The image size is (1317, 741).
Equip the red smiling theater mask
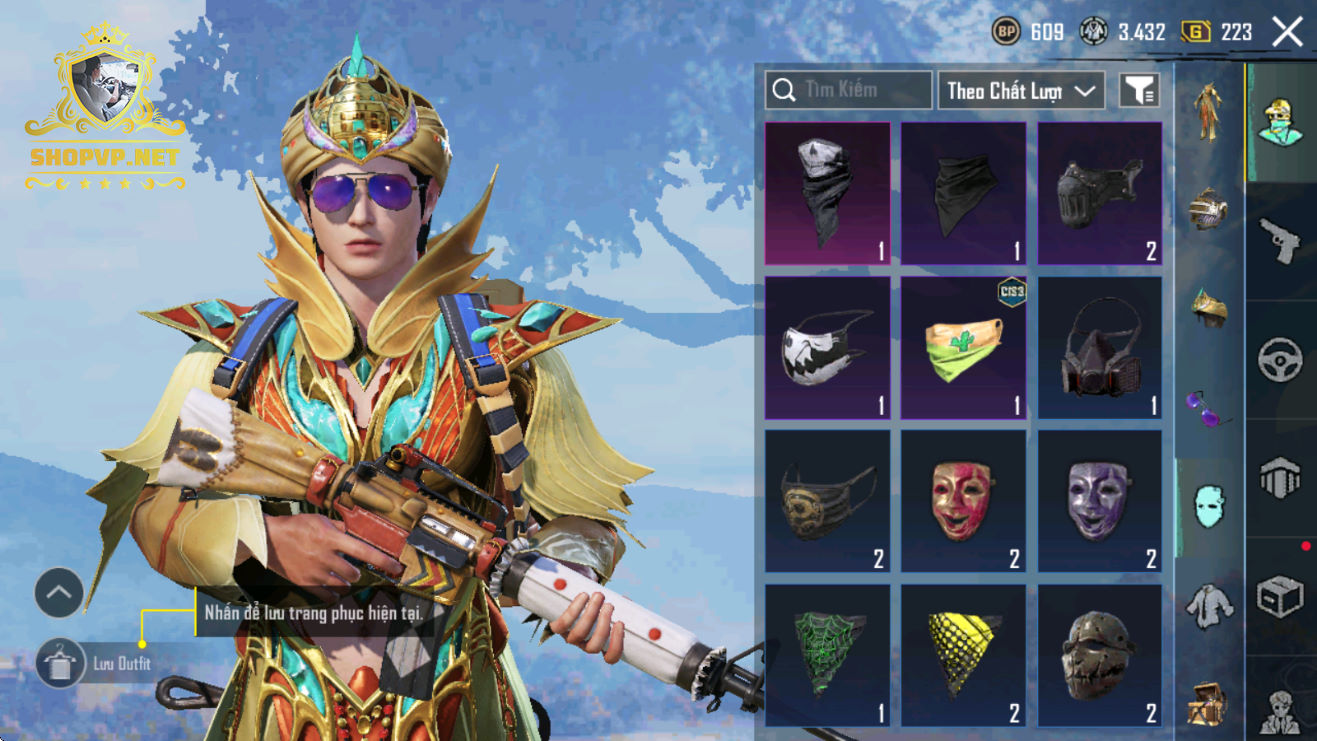click(963, 501)
